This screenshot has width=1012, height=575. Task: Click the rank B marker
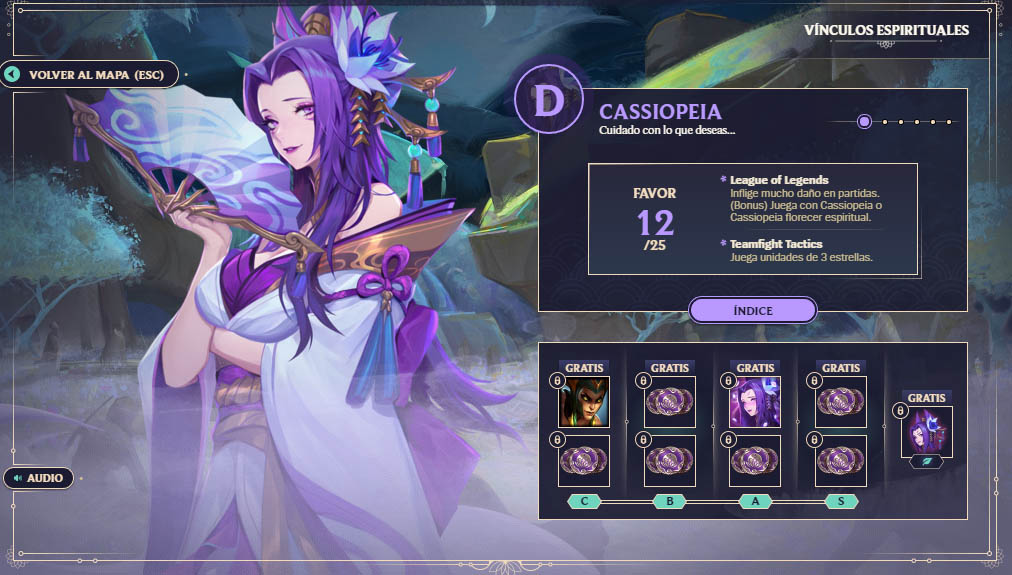tap(670, 501)
